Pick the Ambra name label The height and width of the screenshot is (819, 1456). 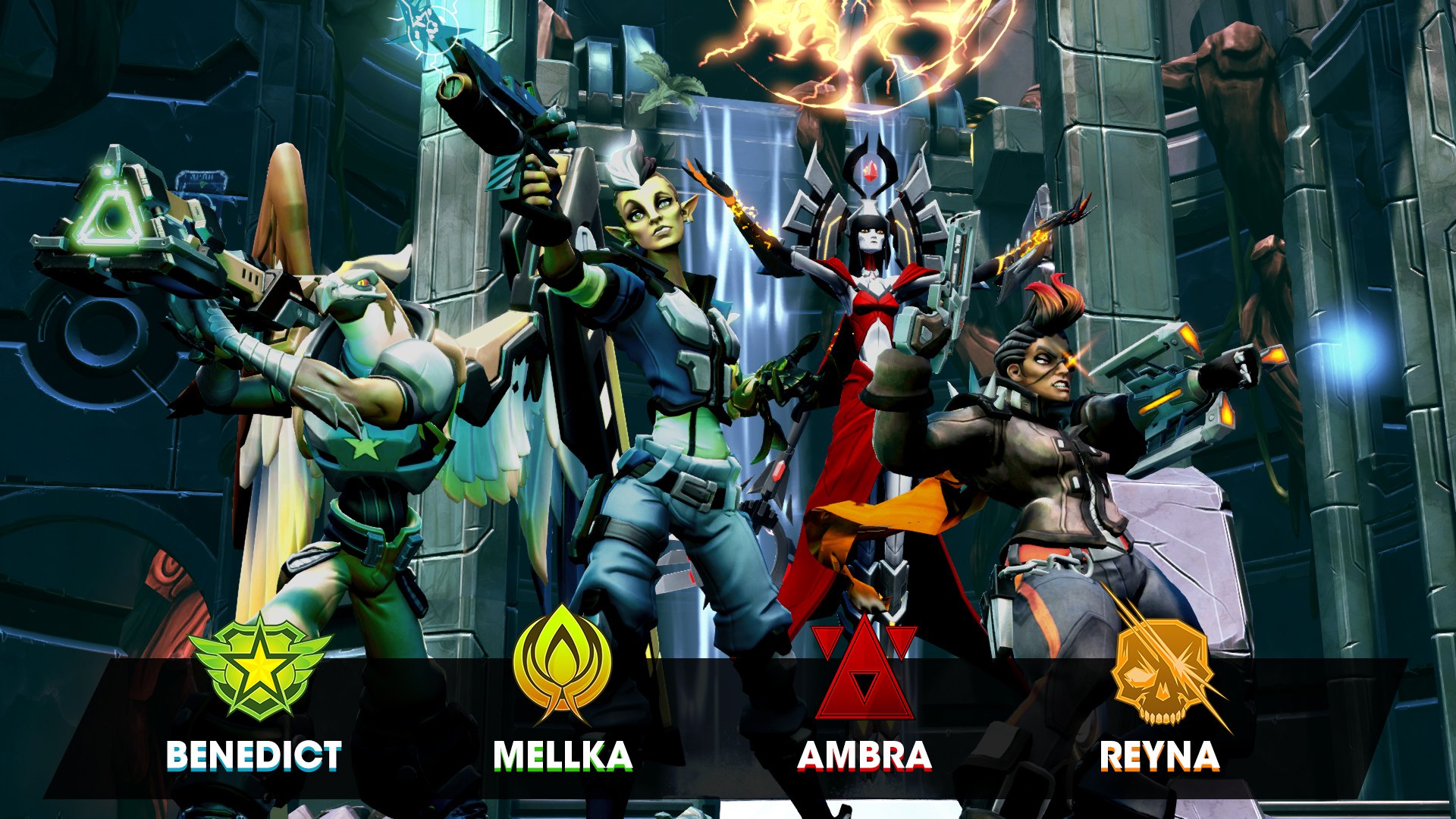pyautogui.click(x=864, y=755)
